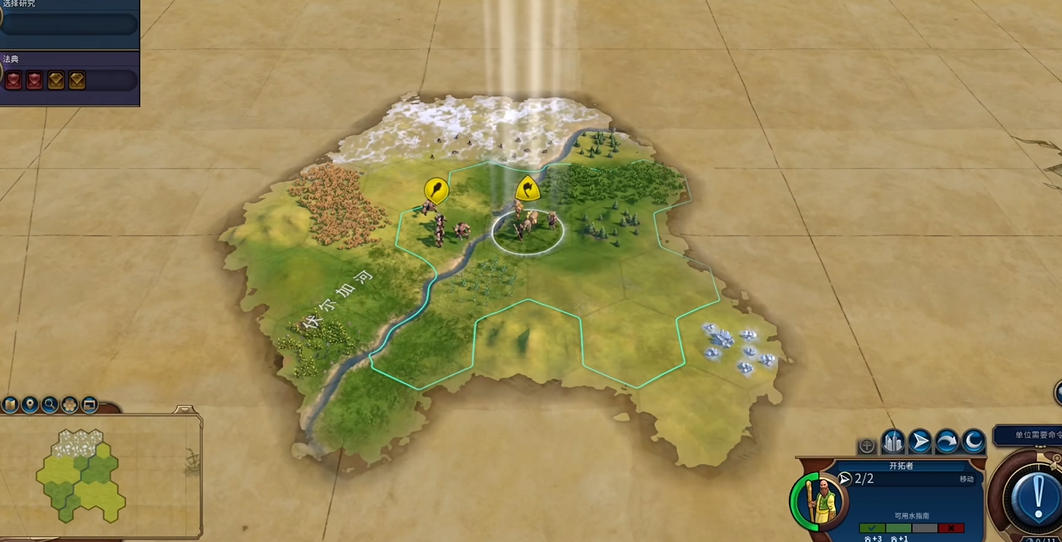Open the map lens options button
1062x542 pixels.
pyautogui.click(x=10, y=405)
